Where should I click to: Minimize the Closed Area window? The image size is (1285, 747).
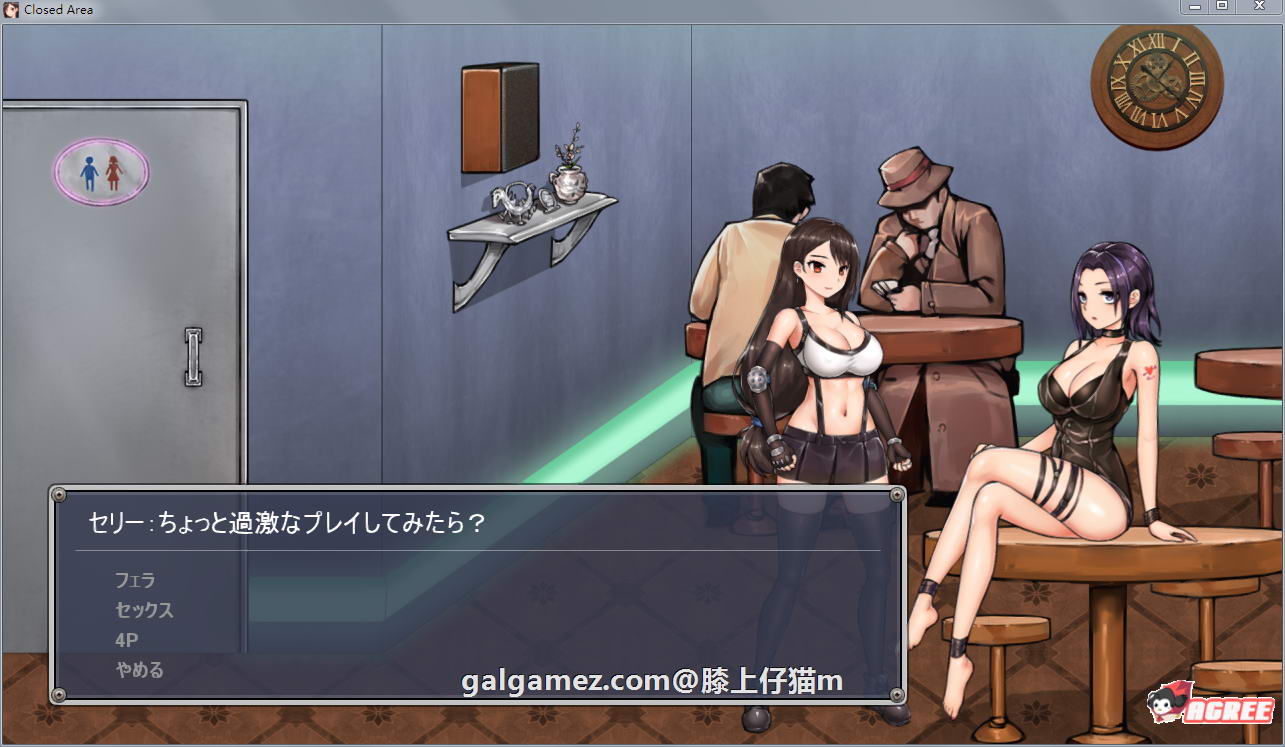(x=1196, y=6)
